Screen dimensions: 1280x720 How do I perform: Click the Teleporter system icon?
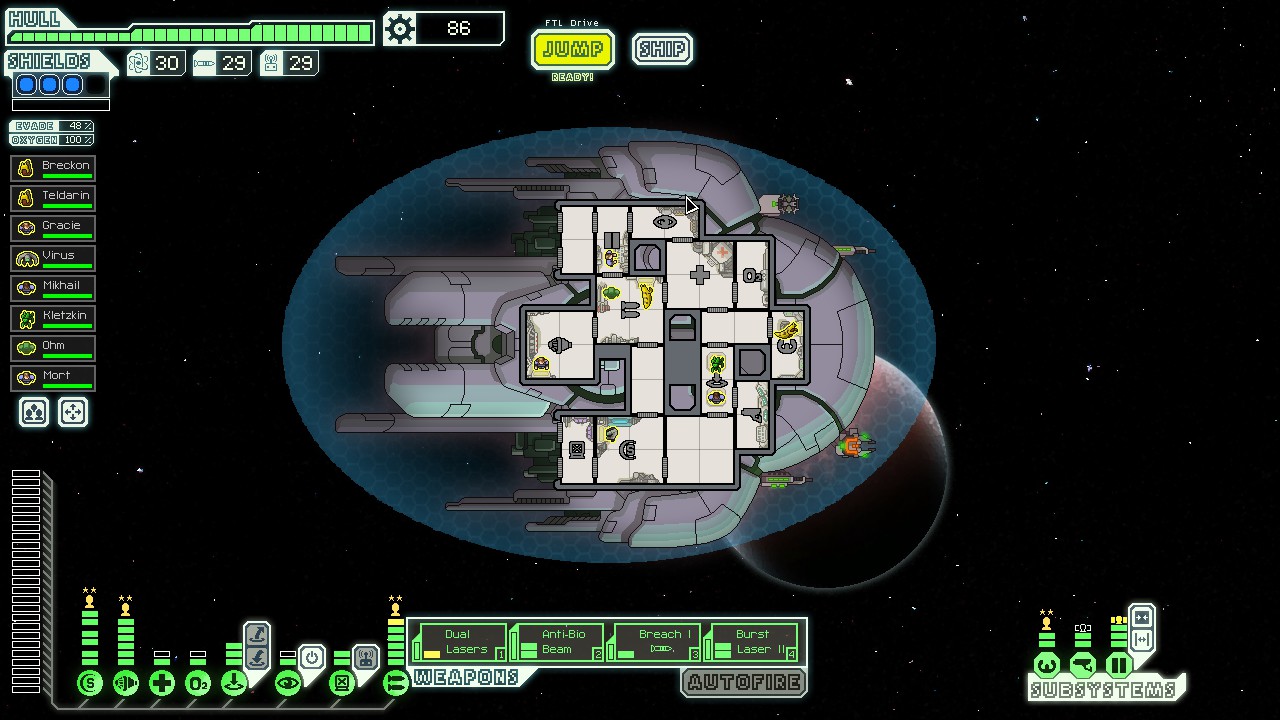click(234, 681)
